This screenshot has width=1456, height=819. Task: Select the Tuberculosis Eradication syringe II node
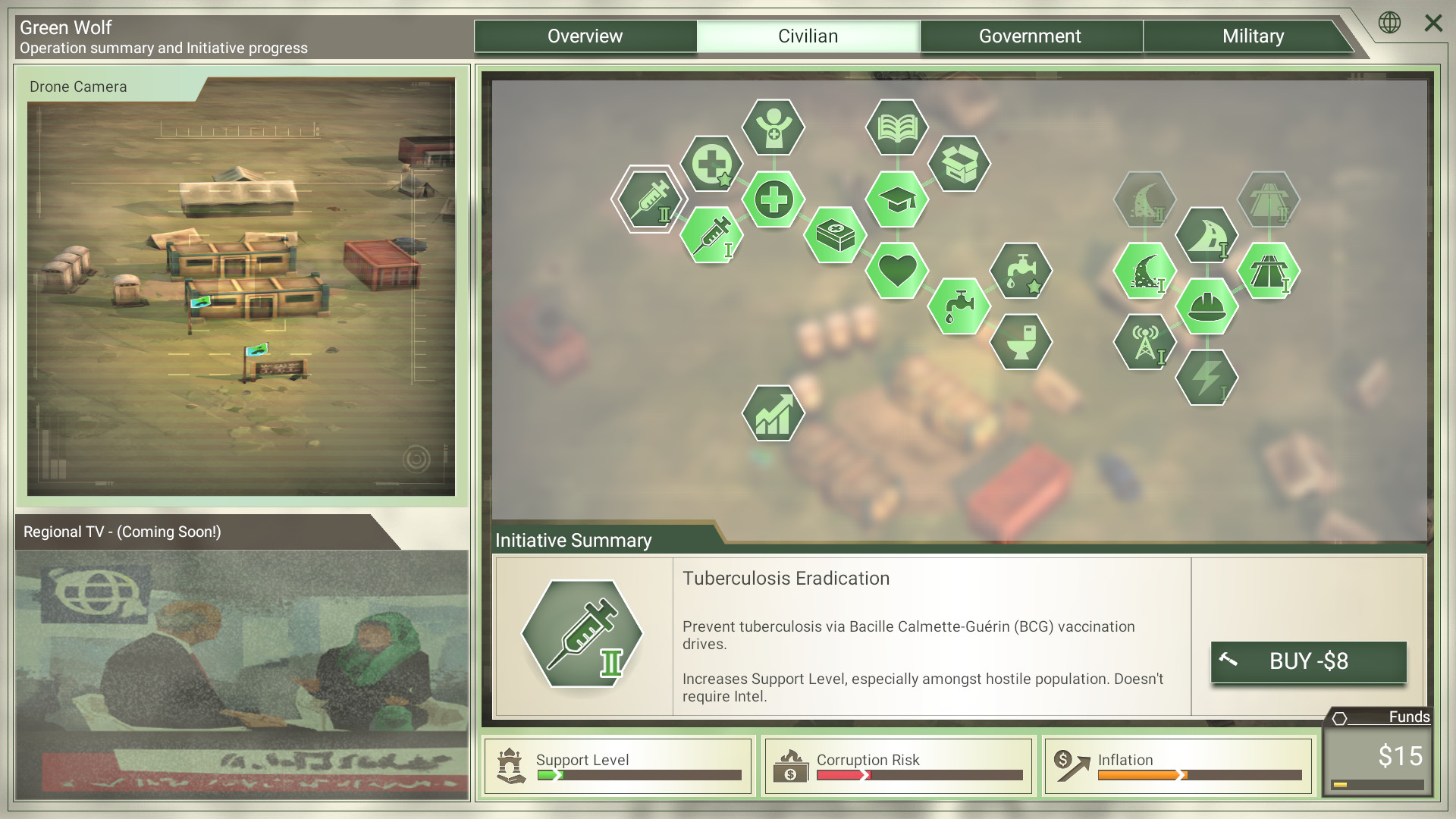coord(648,201)
